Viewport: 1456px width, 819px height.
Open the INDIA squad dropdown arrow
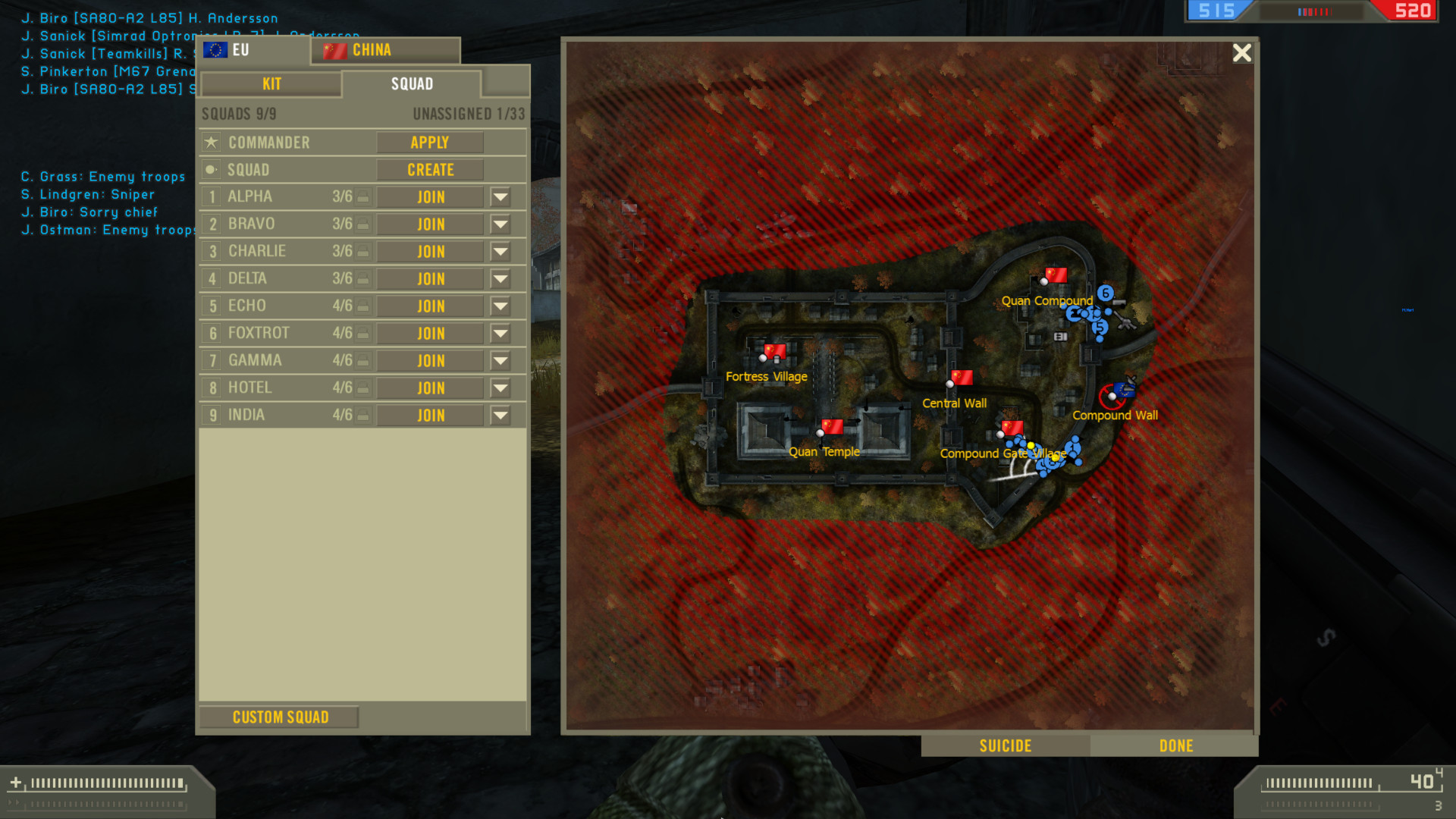pos(500,415)
